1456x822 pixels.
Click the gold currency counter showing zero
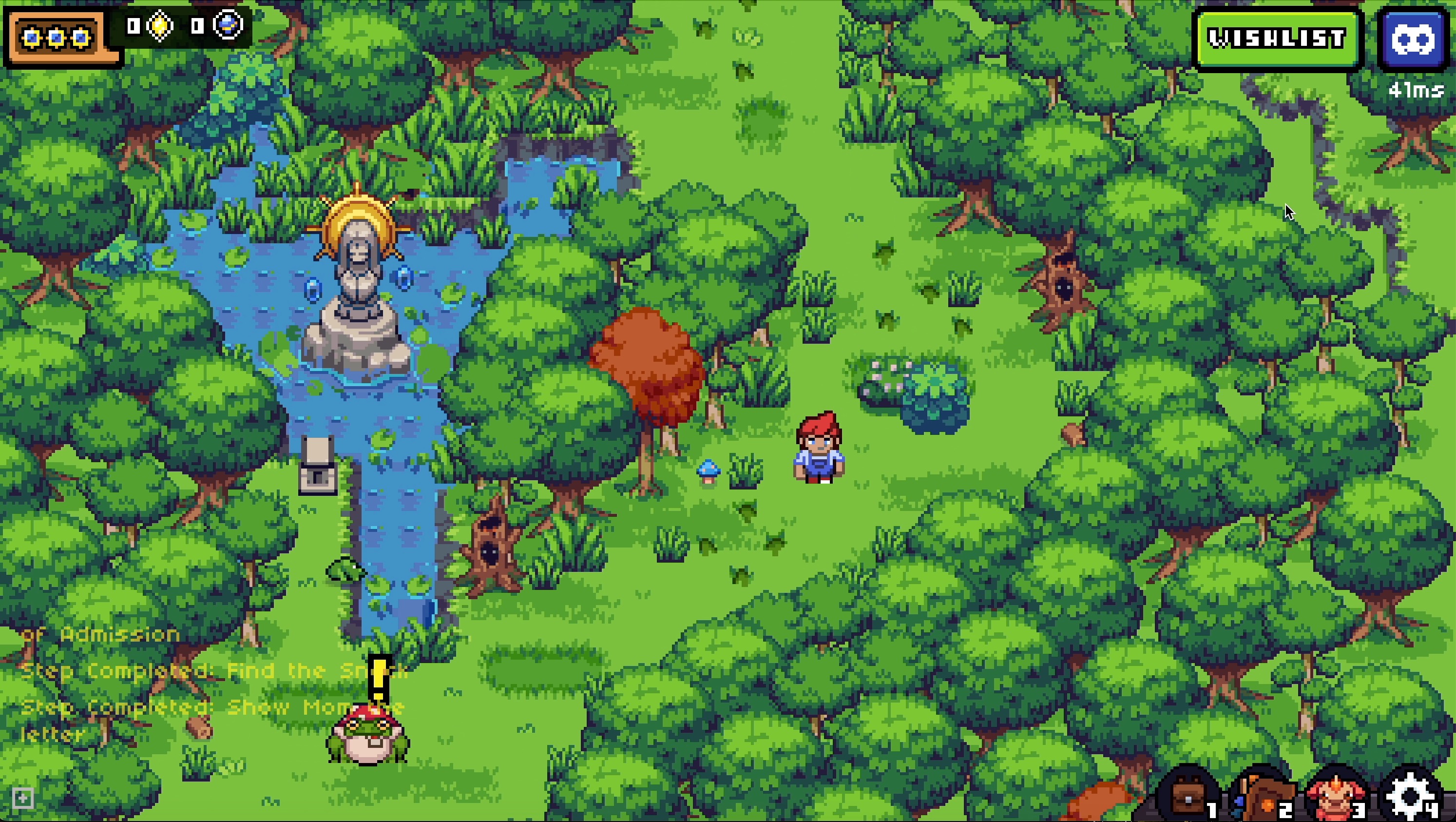tap(134, 26)
